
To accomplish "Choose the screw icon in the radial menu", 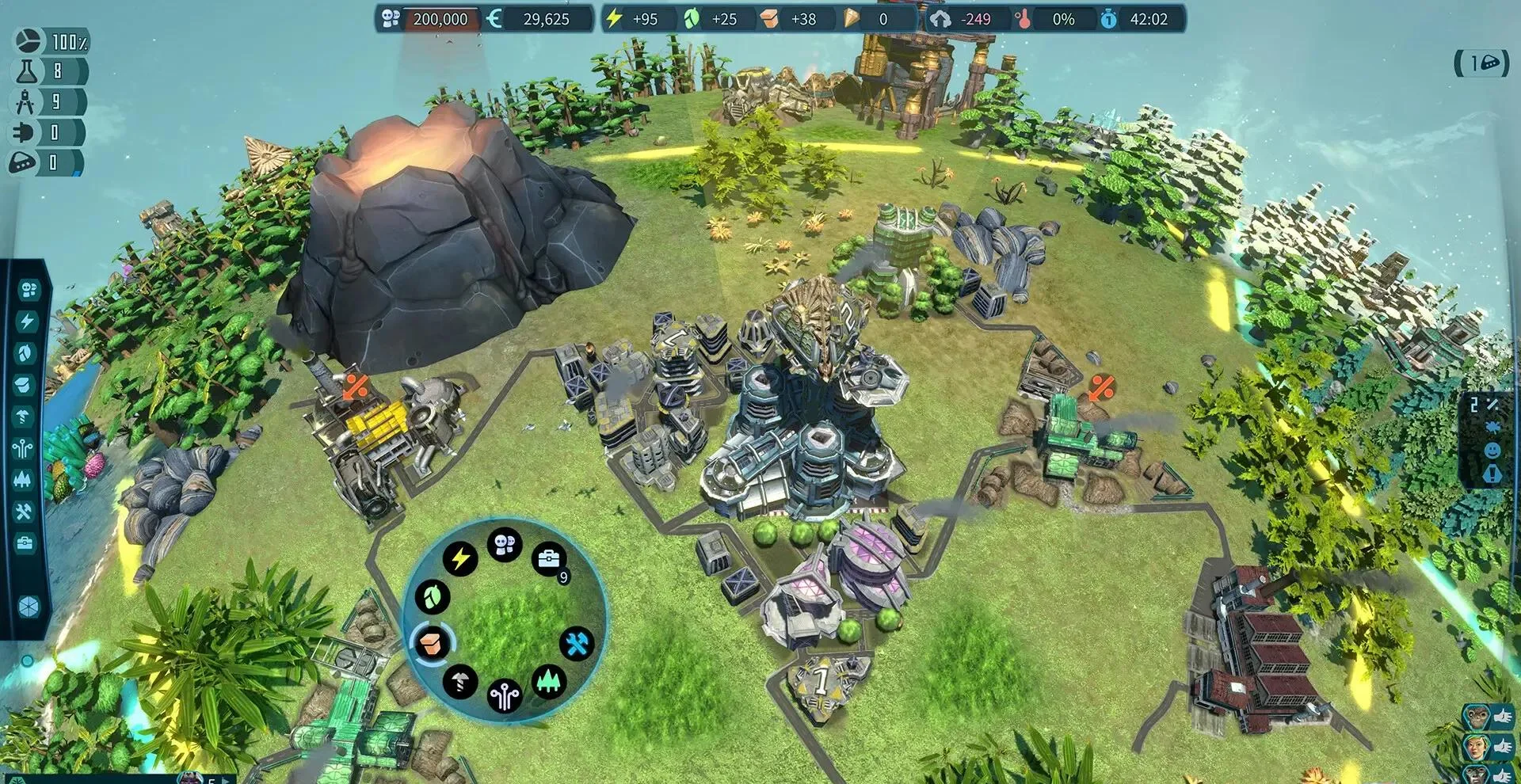I will (x=459, y=680).
